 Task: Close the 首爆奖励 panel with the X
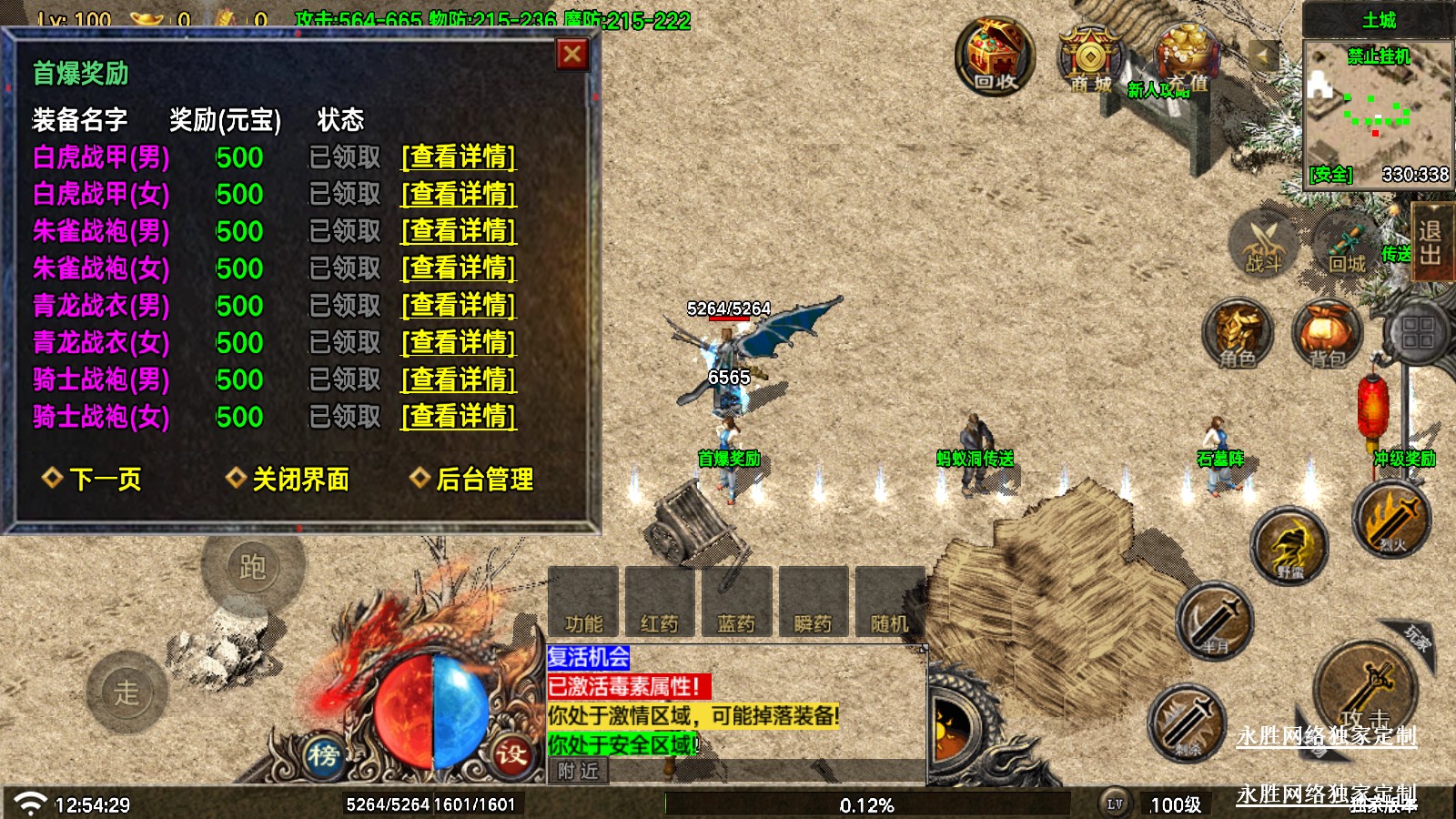tap(572, 55)
